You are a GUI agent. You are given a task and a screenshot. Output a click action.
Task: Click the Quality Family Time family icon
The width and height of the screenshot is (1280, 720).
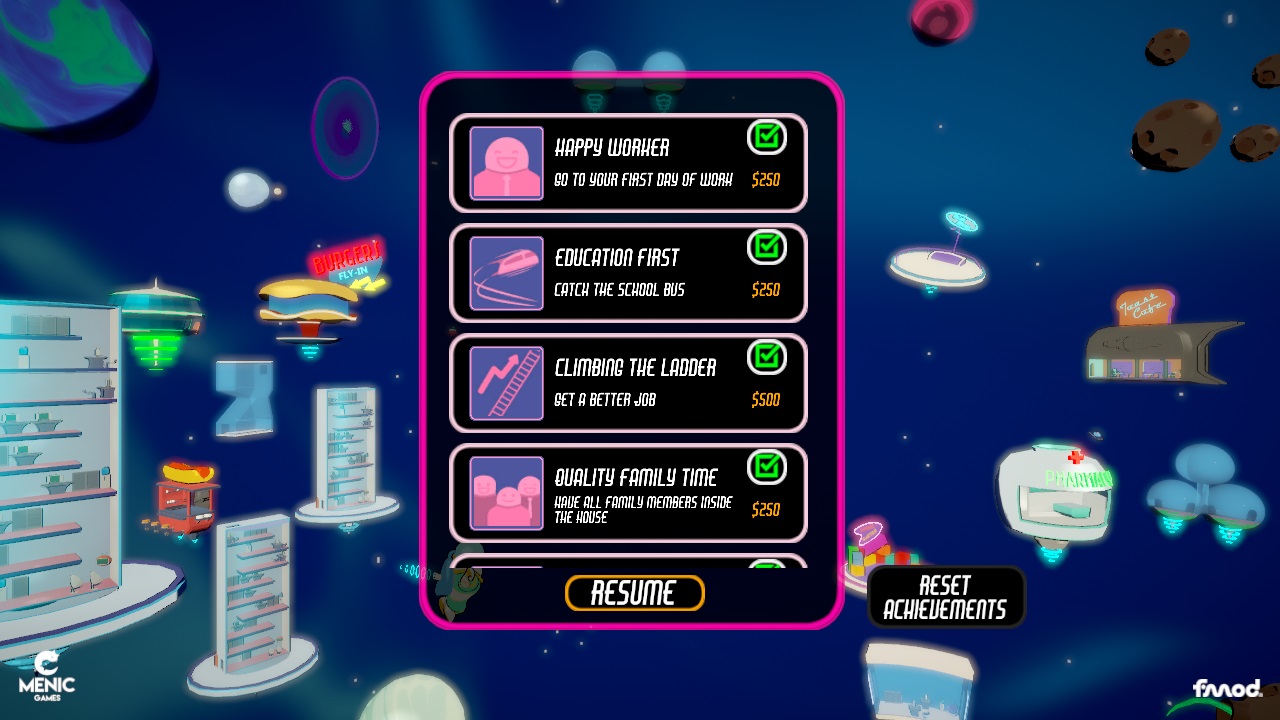[505, 492]
